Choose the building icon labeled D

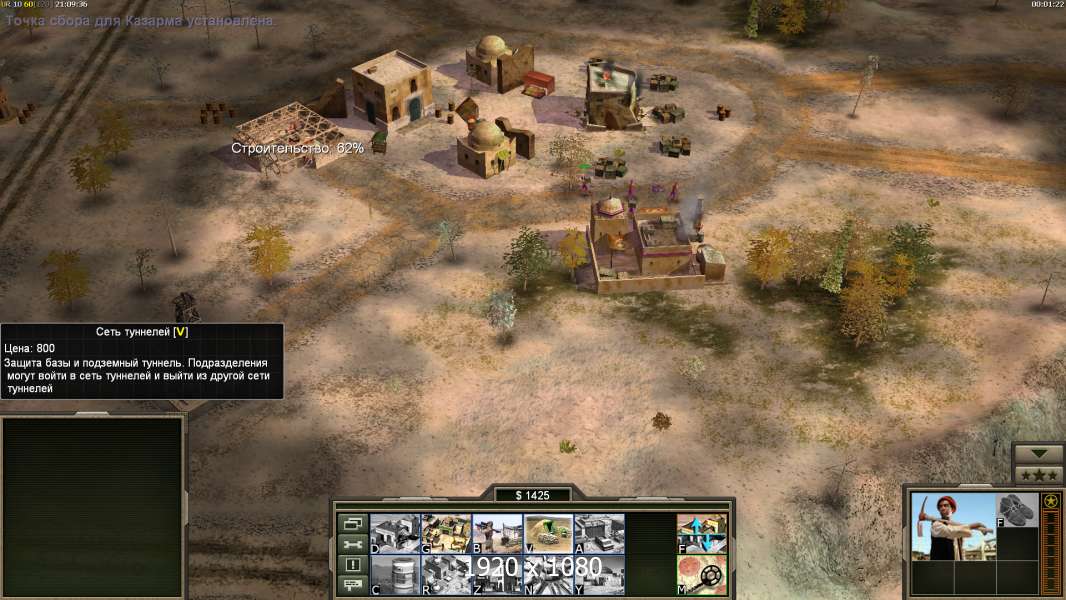point(395,534)
